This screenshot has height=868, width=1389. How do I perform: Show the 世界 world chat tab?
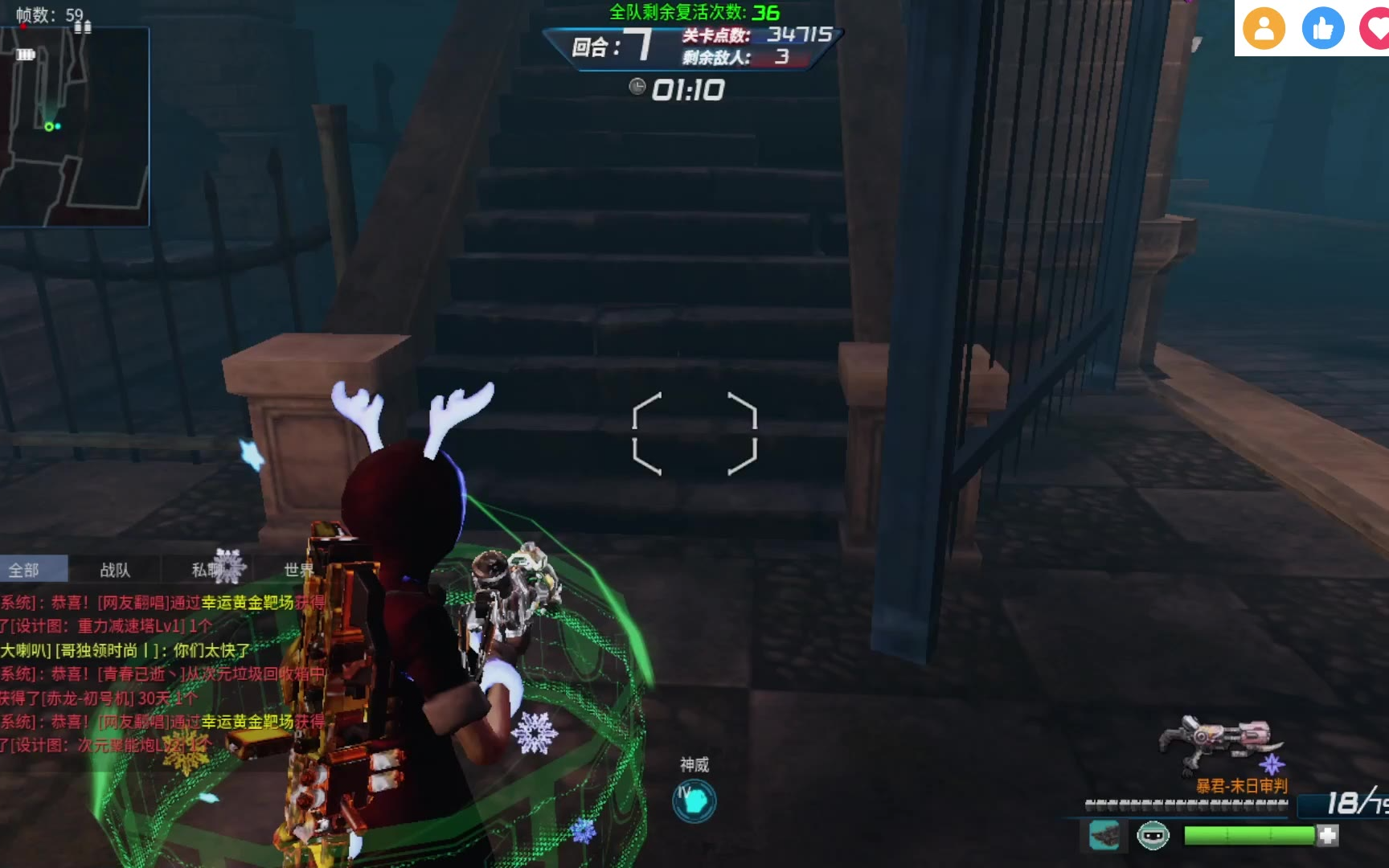(299, 570)
